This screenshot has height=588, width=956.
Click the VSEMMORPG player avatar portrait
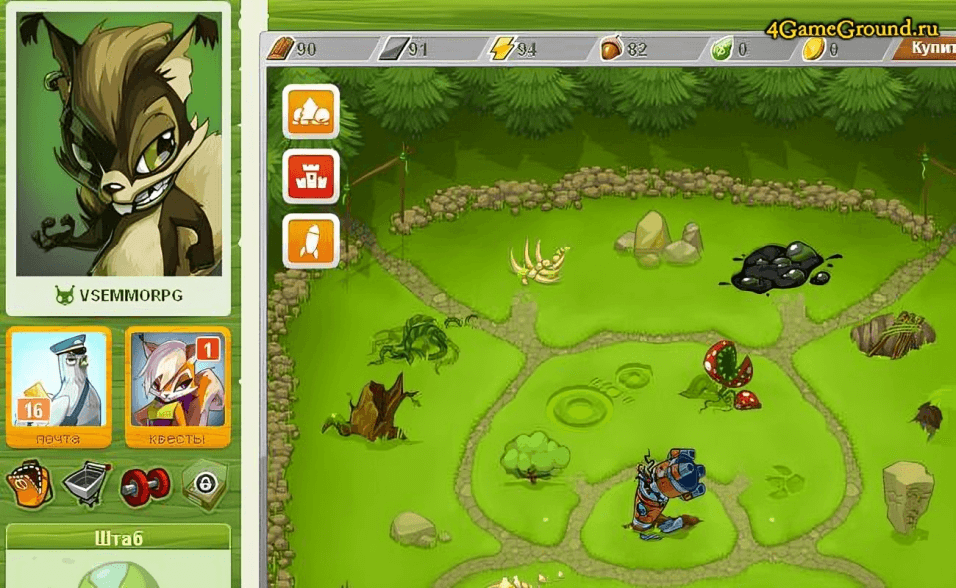(x=119, y=145)
